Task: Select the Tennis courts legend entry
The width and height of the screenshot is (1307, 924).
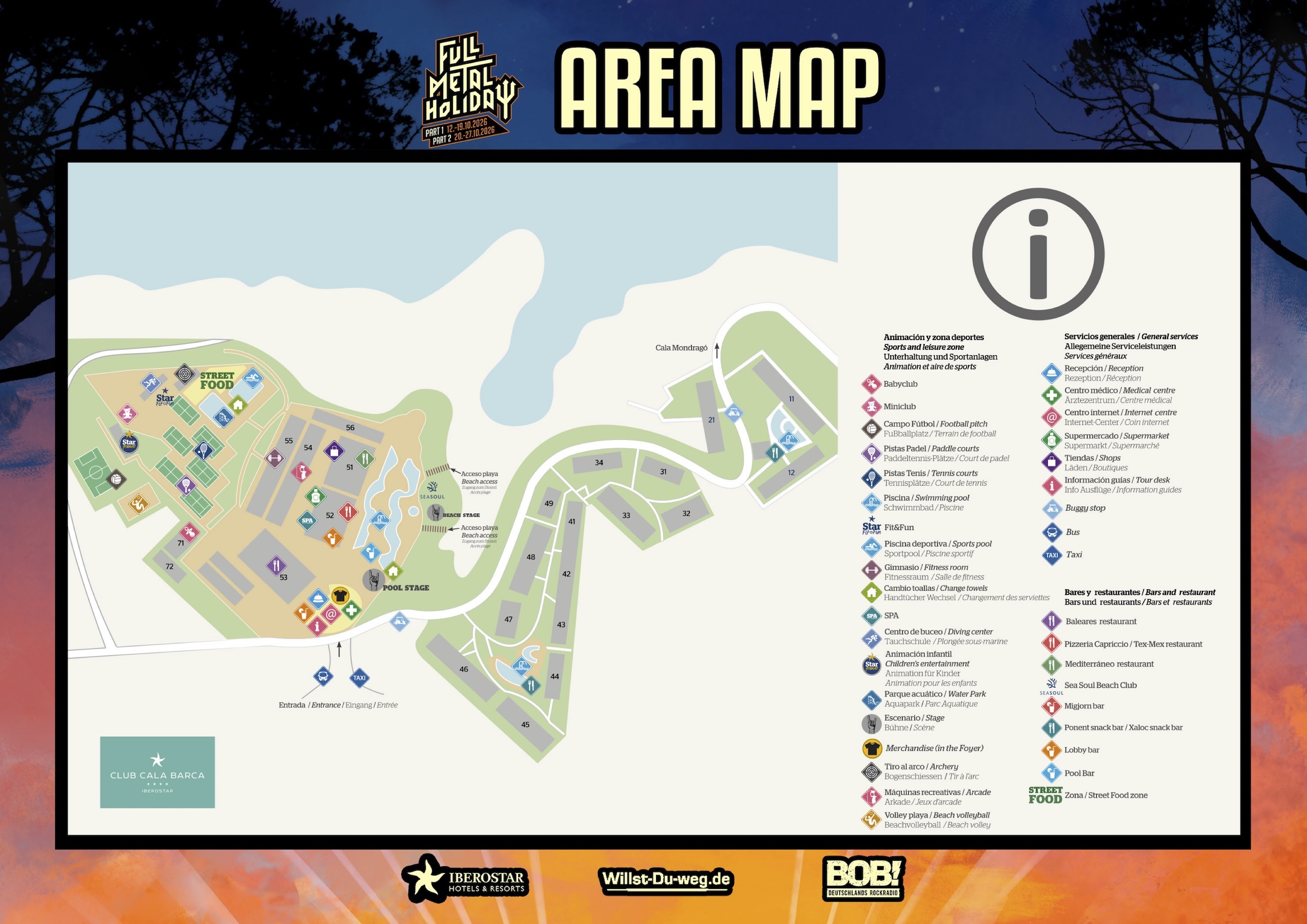Action: [x=930, y=478]
